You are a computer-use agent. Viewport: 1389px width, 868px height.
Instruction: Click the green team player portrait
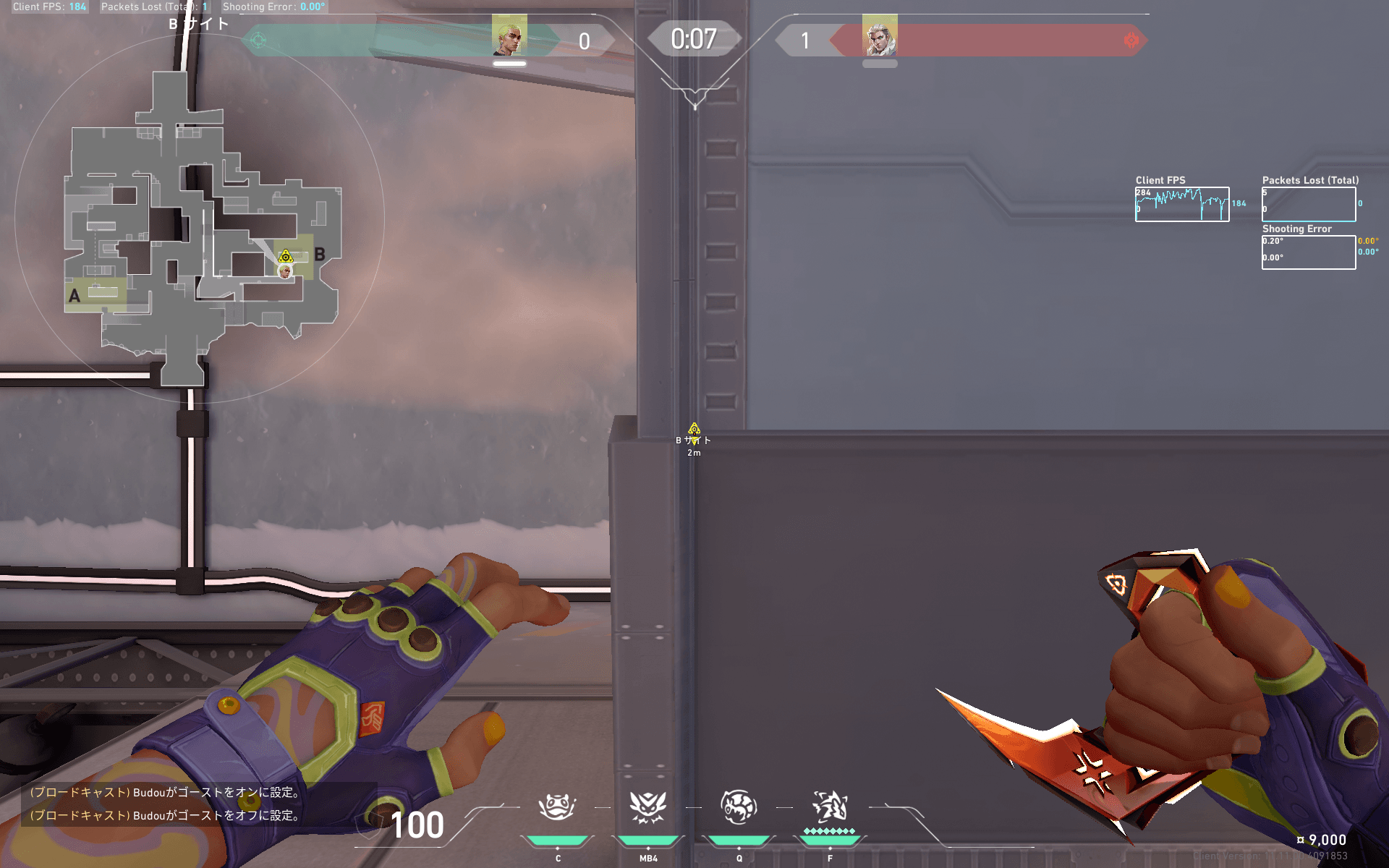509,35
